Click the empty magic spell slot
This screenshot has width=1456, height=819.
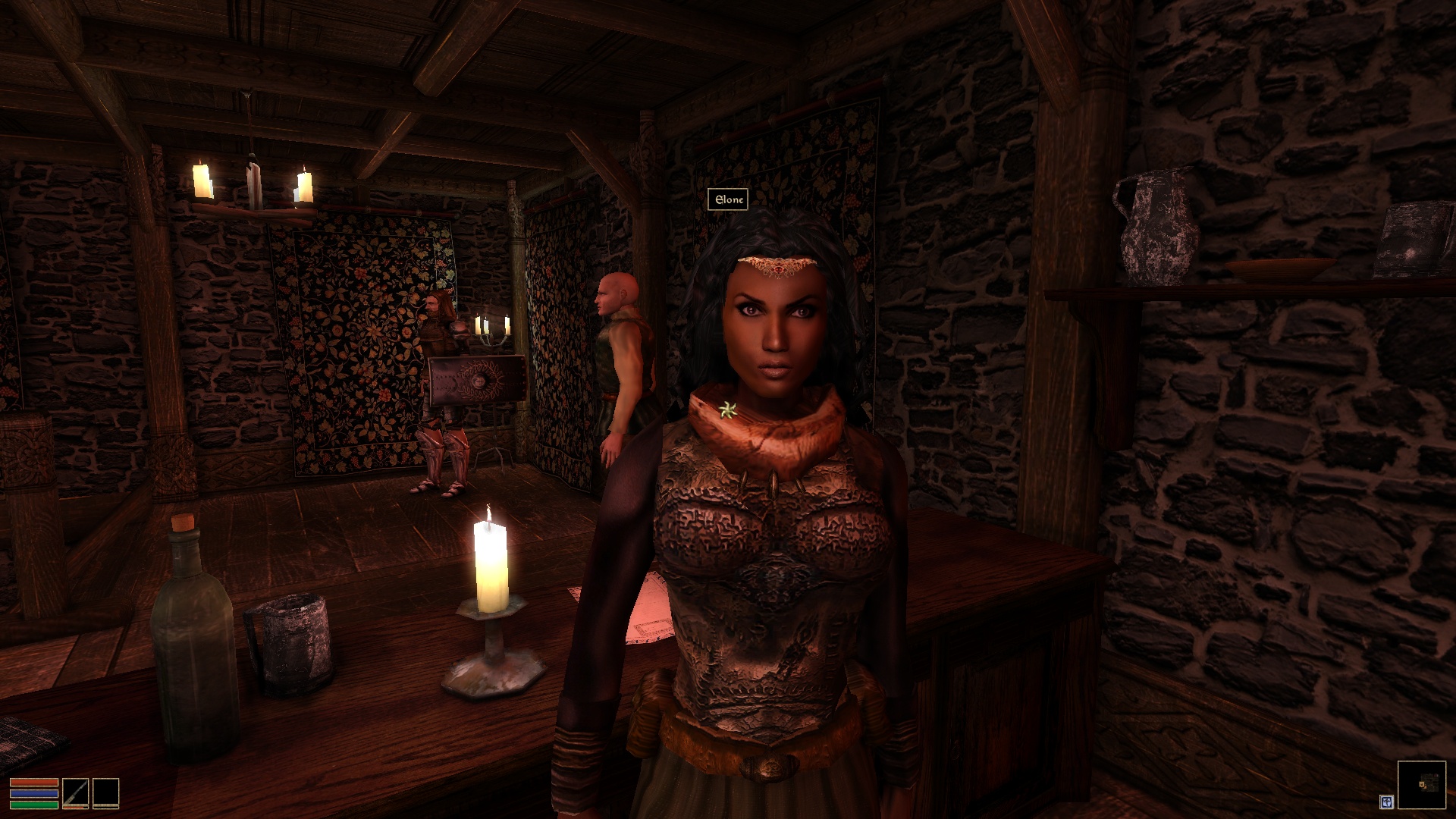pyautogui.click(x=105, y=792)
